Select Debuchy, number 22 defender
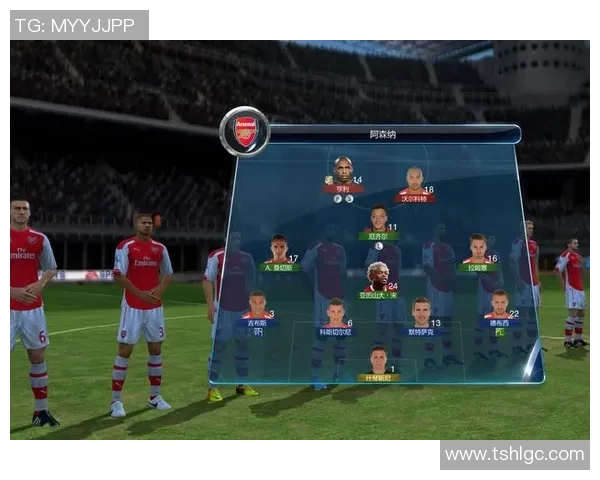Image resolution: width=600 pixels, height=480 pixels. [498, 305]
